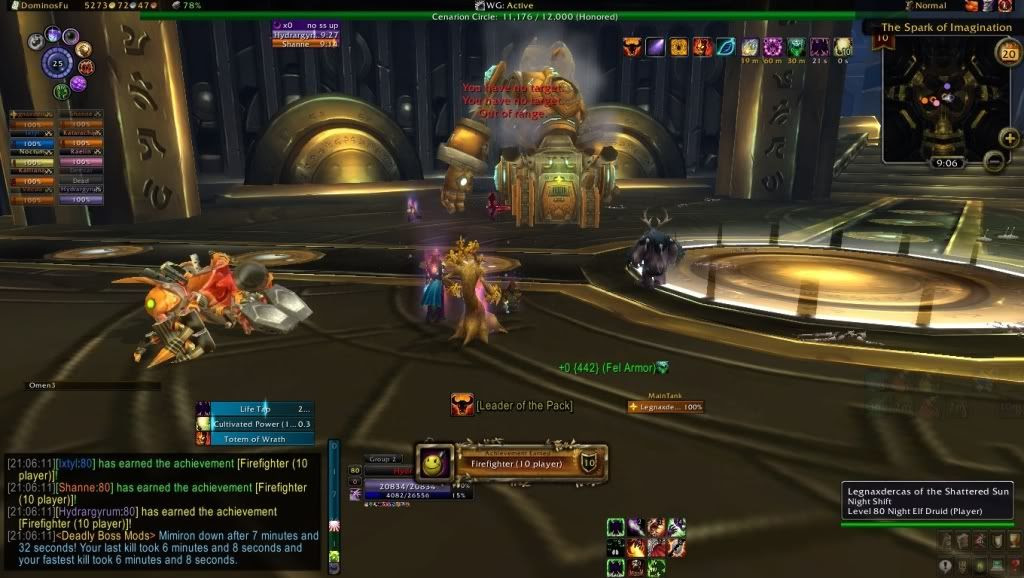Click the buff icon with 60 m remaining
This screenshot has width=1024, height=578.
point(773,47)
